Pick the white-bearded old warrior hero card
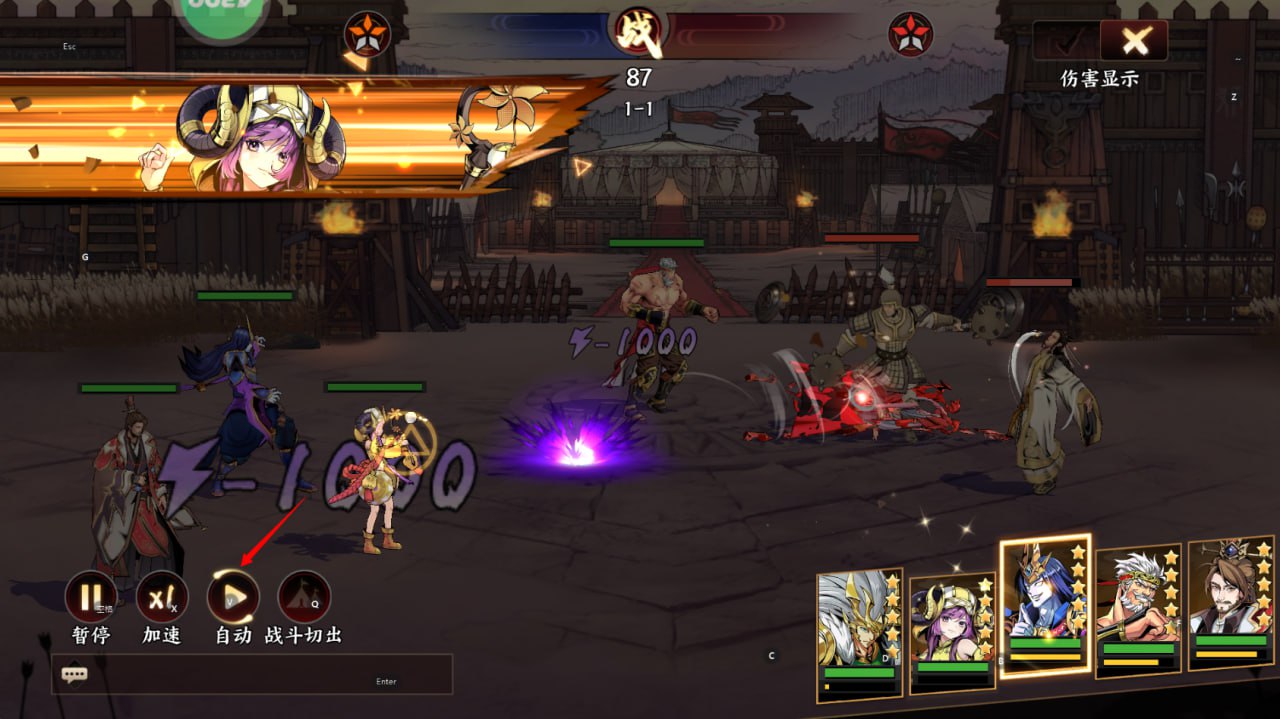The height and width of the screenshot is (719, 1280). [x=1138, y=609]
